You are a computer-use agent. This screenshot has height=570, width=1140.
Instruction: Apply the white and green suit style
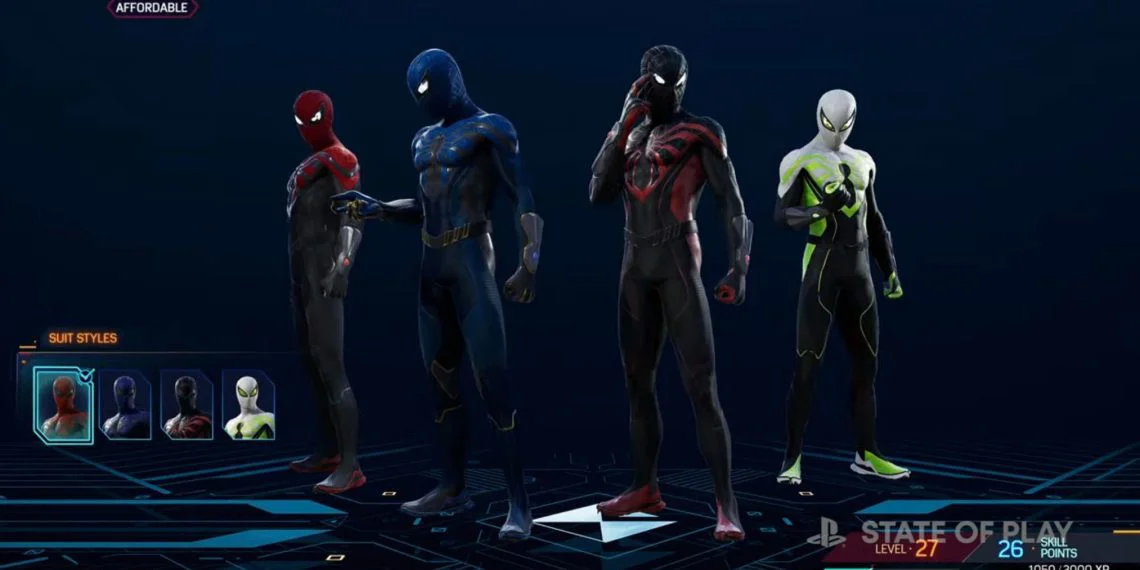point(248,405)
